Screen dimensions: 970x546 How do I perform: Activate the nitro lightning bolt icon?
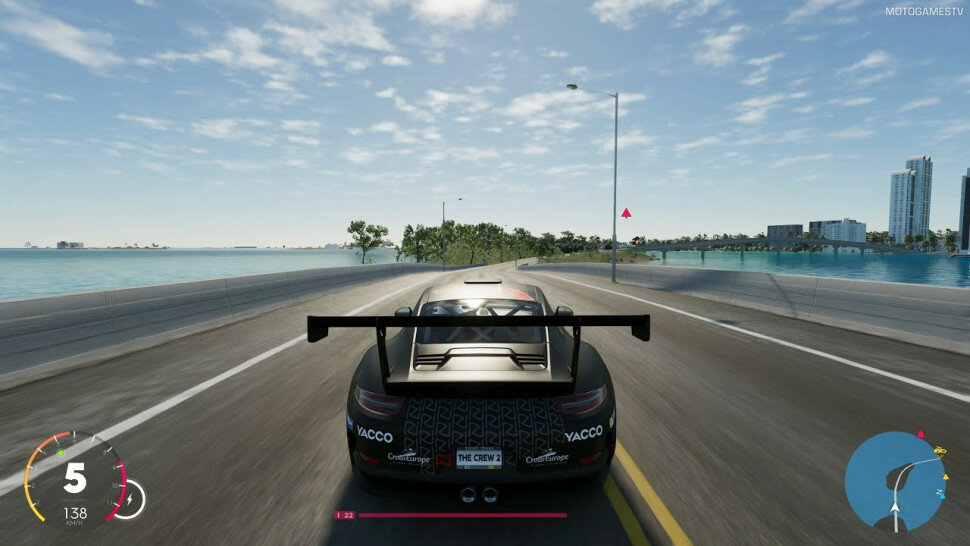click(x=130, y=497)
